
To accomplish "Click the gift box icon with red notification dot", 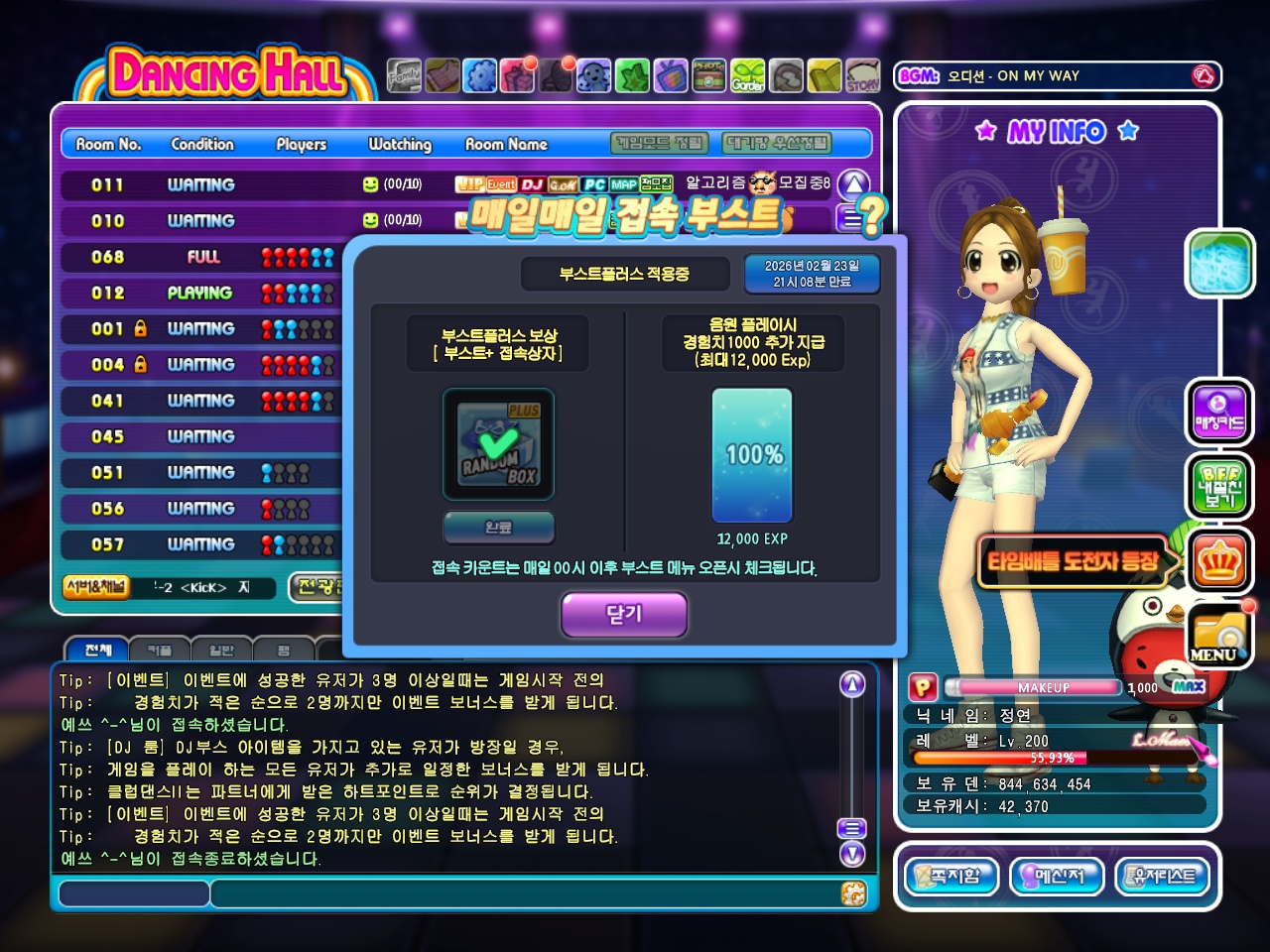I will (x=517, y=75).
